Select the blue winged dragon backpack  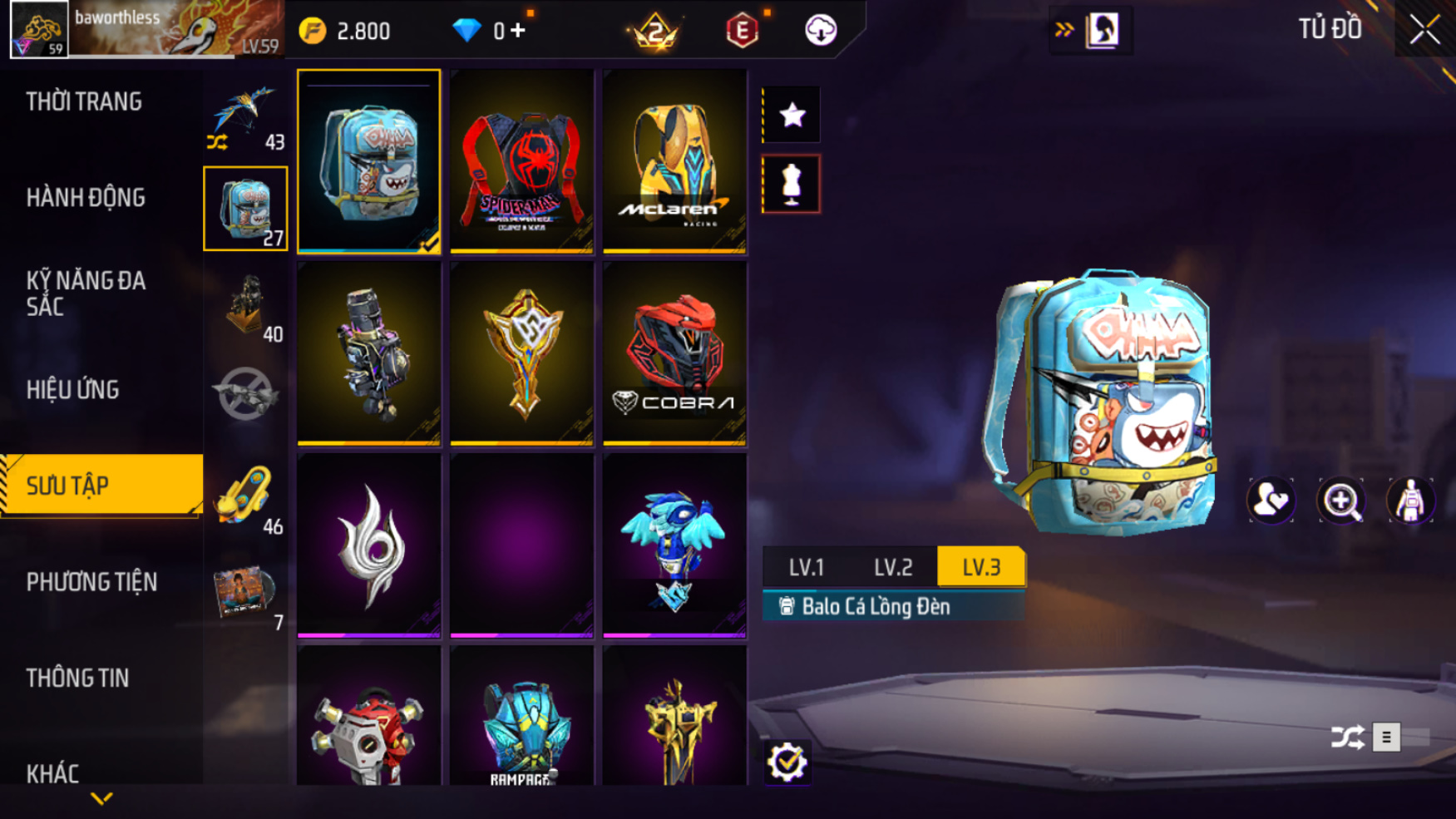674,546
